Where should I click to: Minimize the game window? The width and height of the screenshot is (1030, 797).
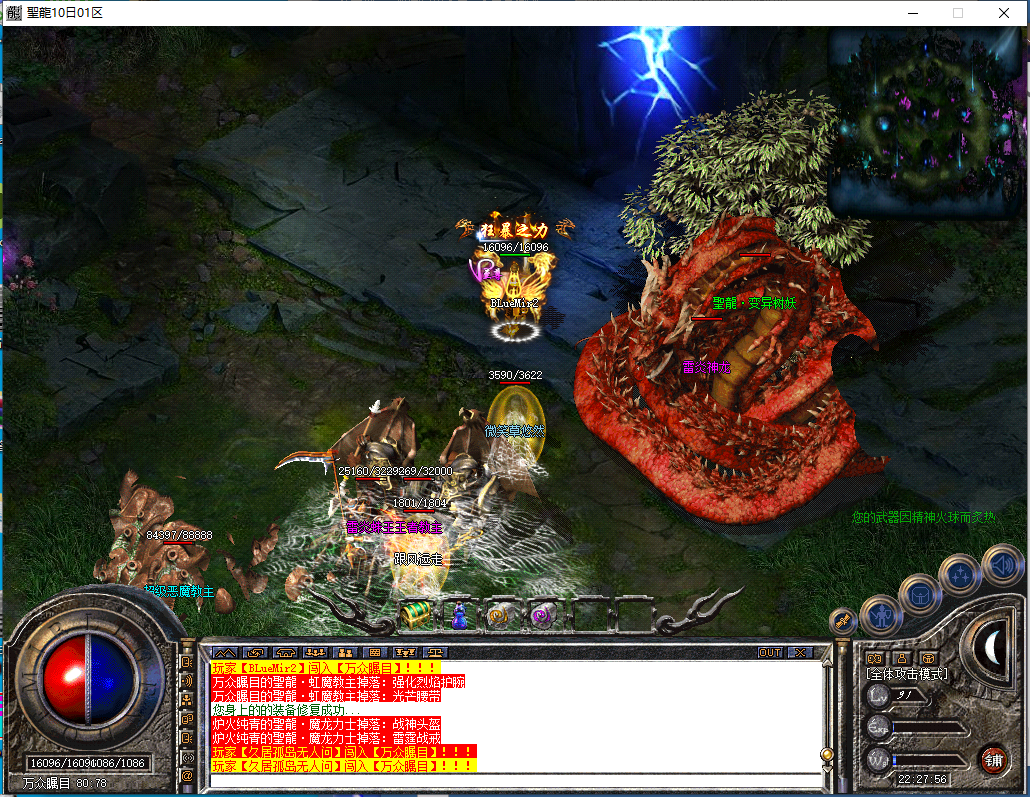click(x=911, y=13)
